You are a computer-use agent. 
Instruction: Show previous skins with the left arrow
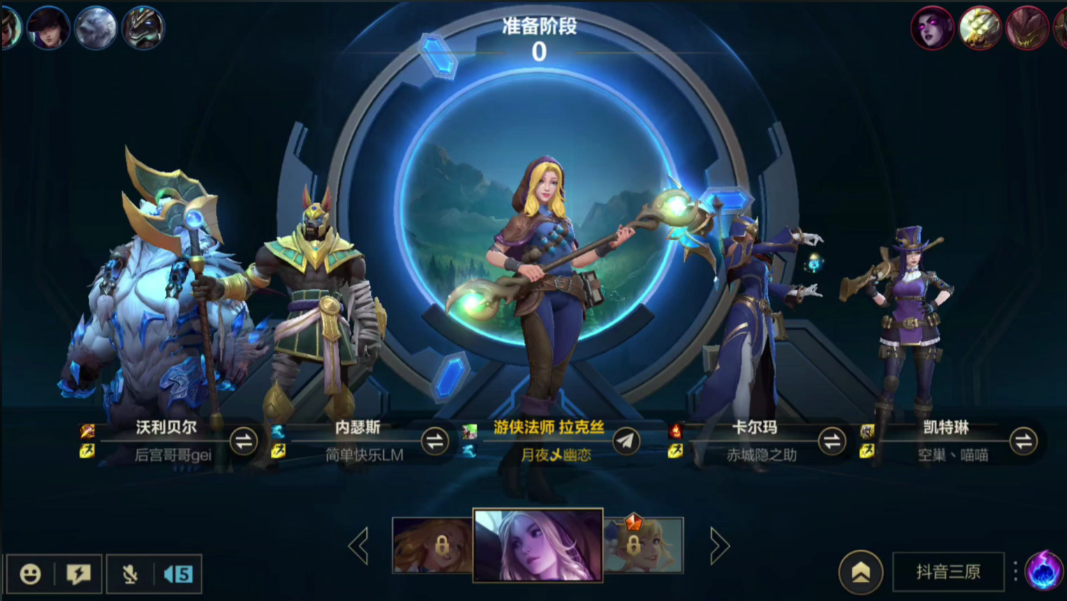359,546
